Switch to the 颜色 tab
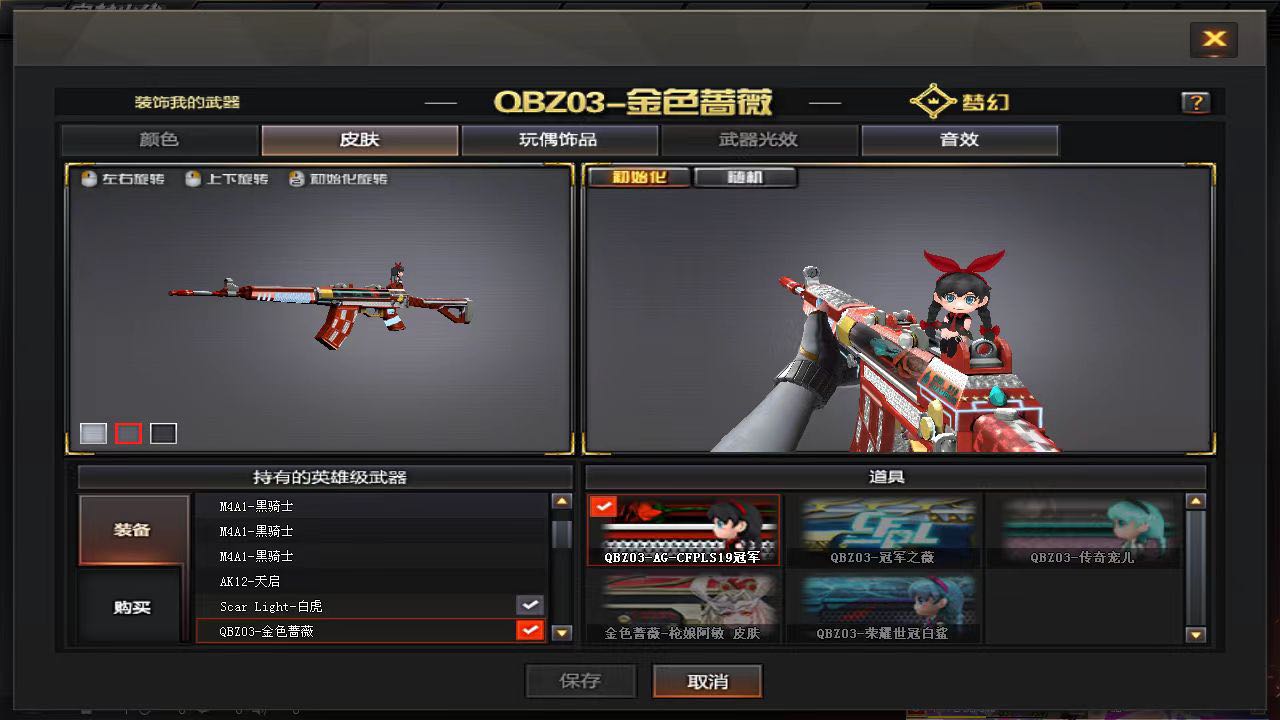Screen dimensions: 1280x720 click(x=159, y=140)
